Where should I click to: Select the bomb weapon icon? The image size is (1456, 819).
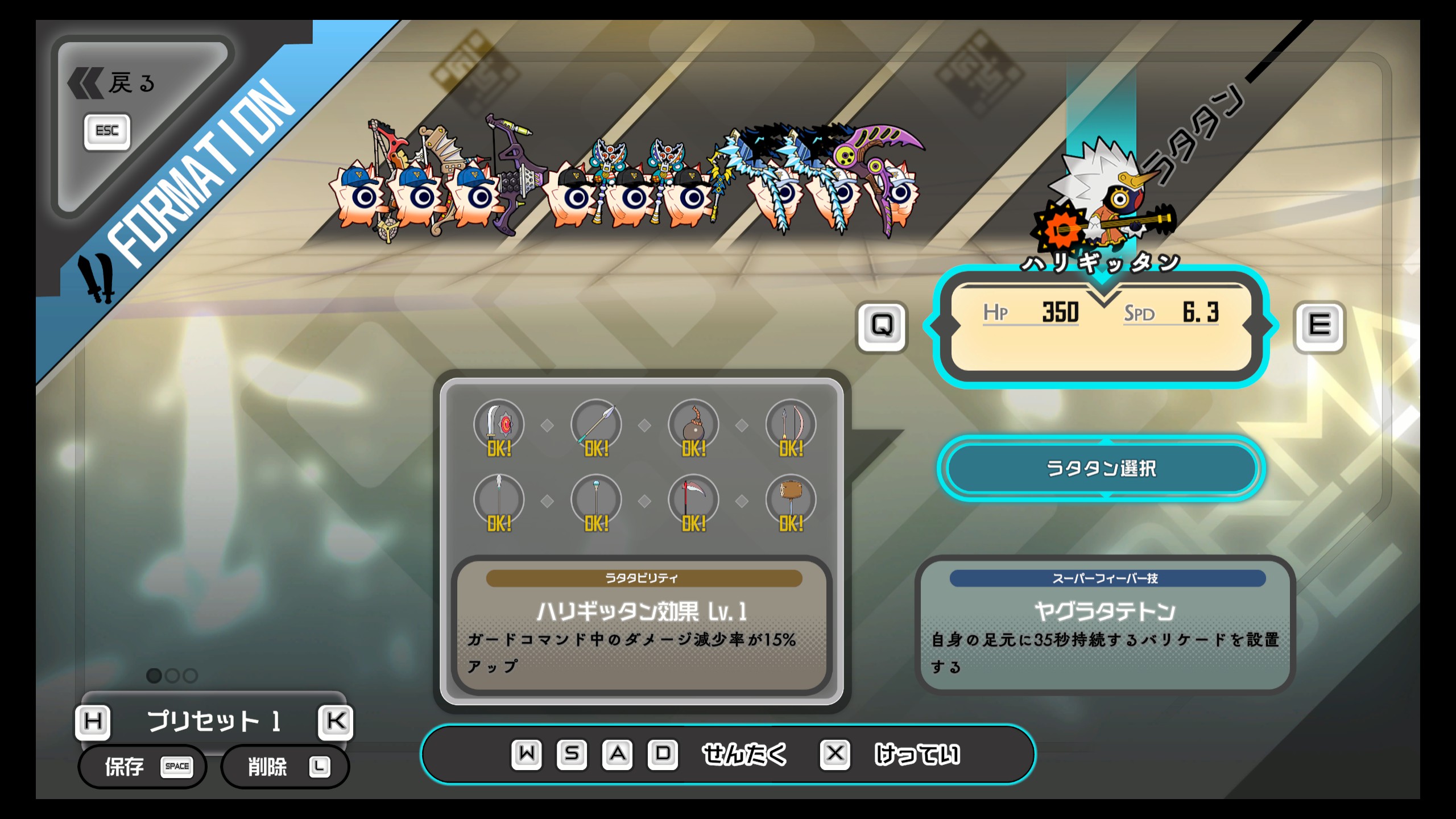point(693,425)
